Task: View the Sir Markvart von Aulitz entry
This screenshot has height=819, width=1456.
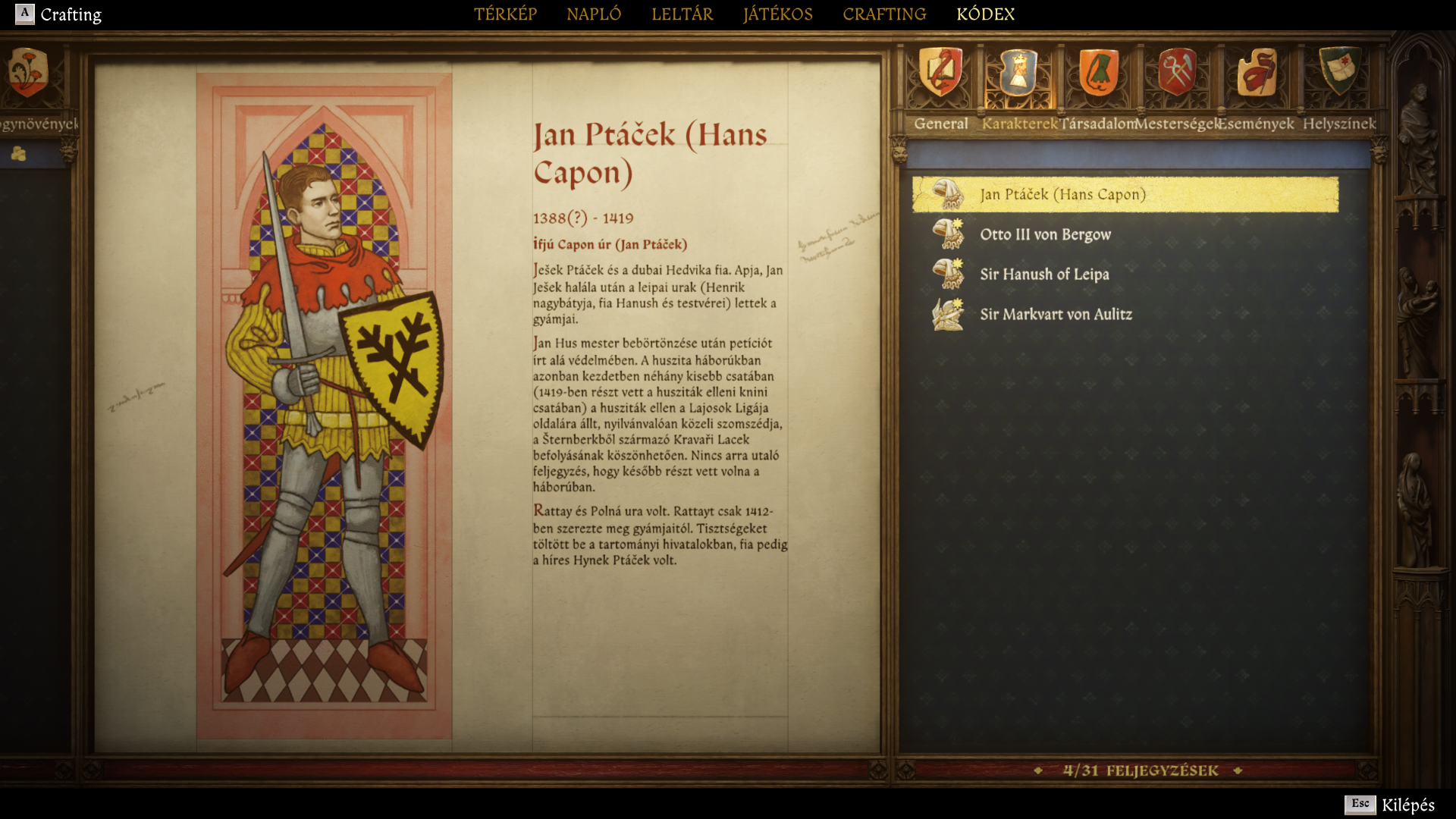Action: pyautogui.click(x=1056, y=315)
